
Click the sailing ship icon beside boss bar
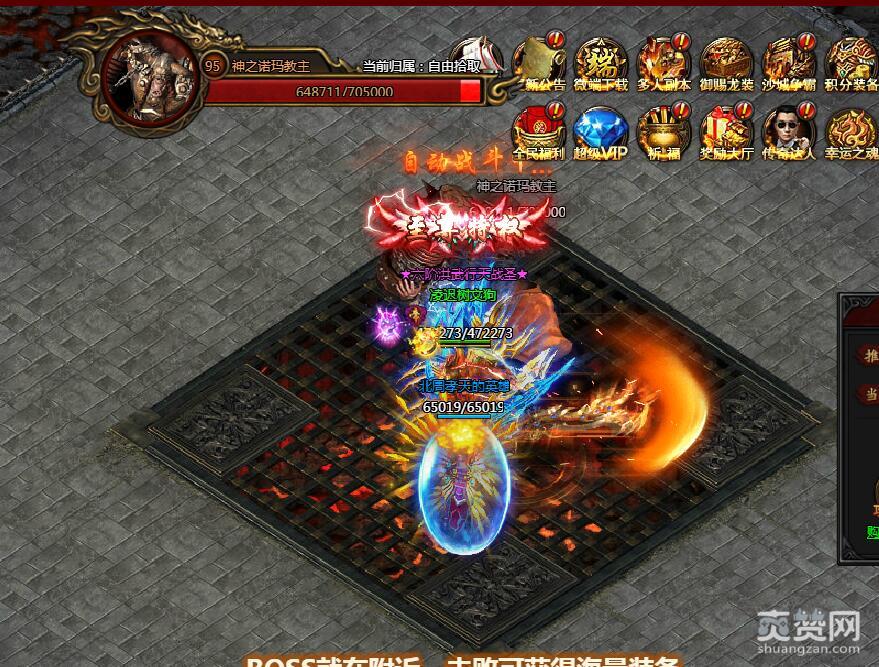pos(473,55)
